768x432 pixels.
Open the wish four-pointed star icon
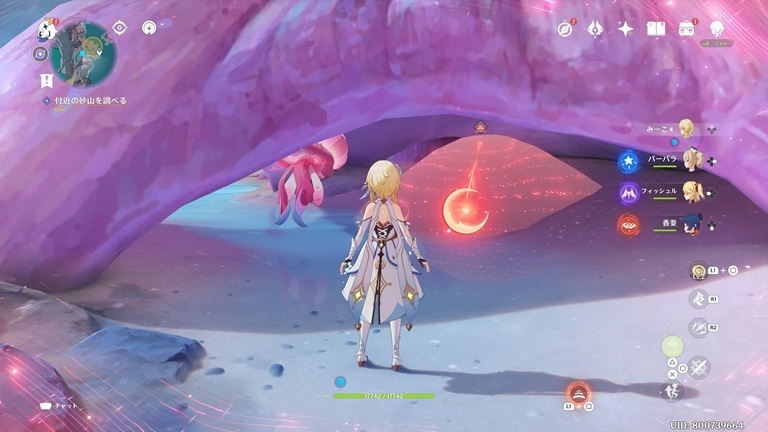[626, 29]
